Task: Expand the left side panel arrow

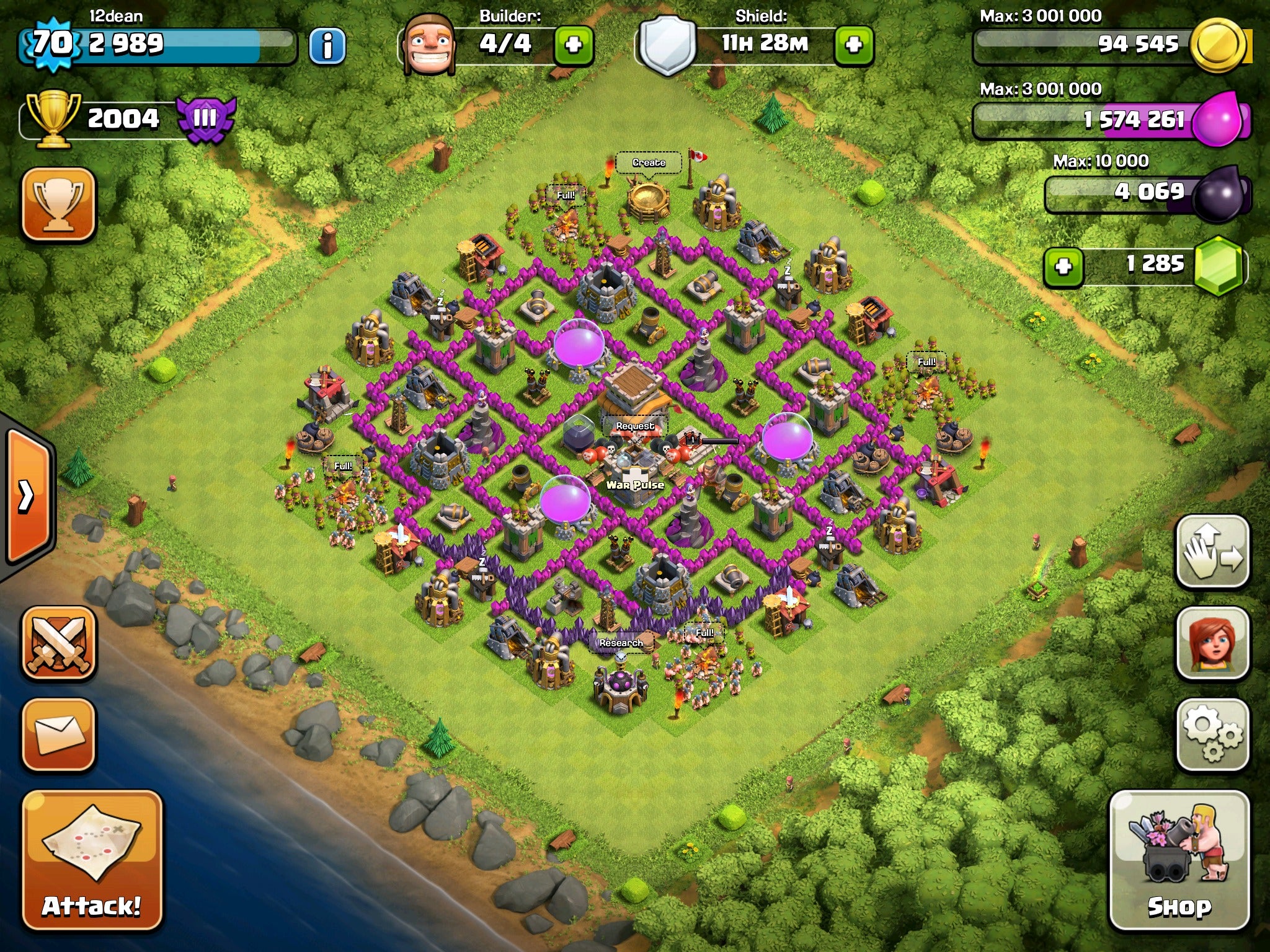Action: pyautogui.click(x=26, y=496)
